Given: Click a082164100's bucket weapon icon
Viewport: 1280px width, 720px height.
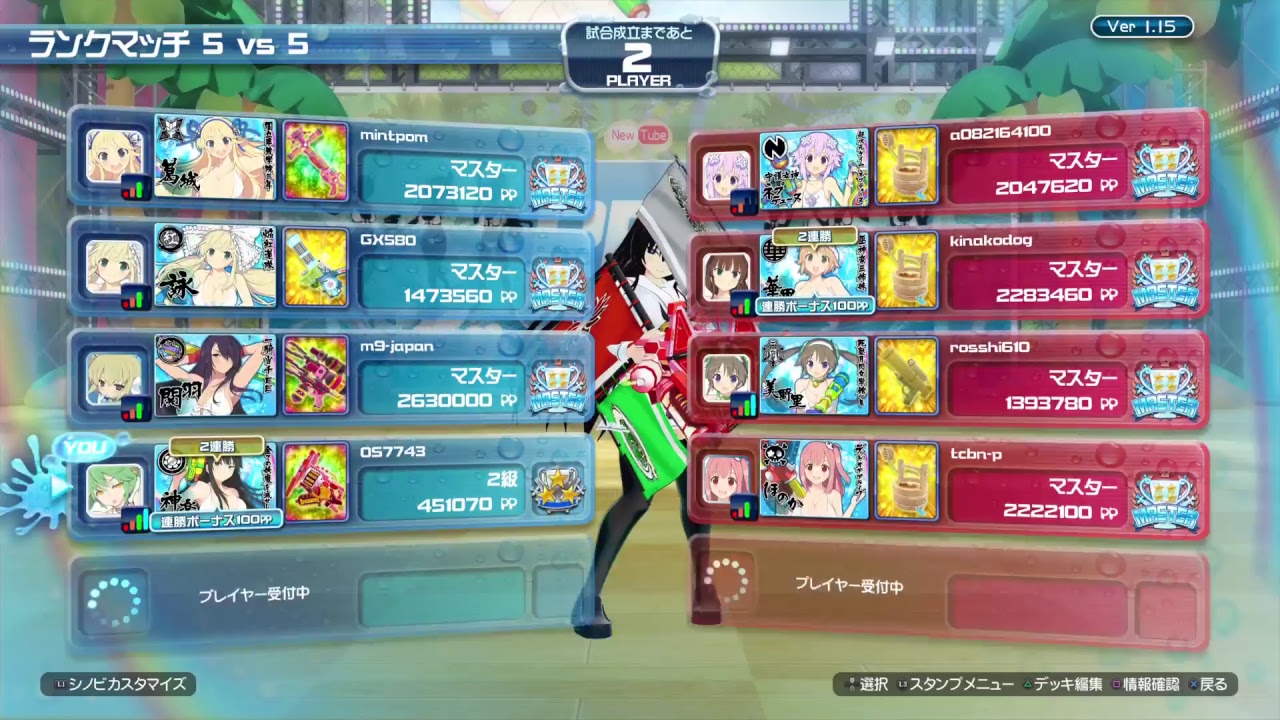Looking at the screenshot, I should click(x=906, y=163).
